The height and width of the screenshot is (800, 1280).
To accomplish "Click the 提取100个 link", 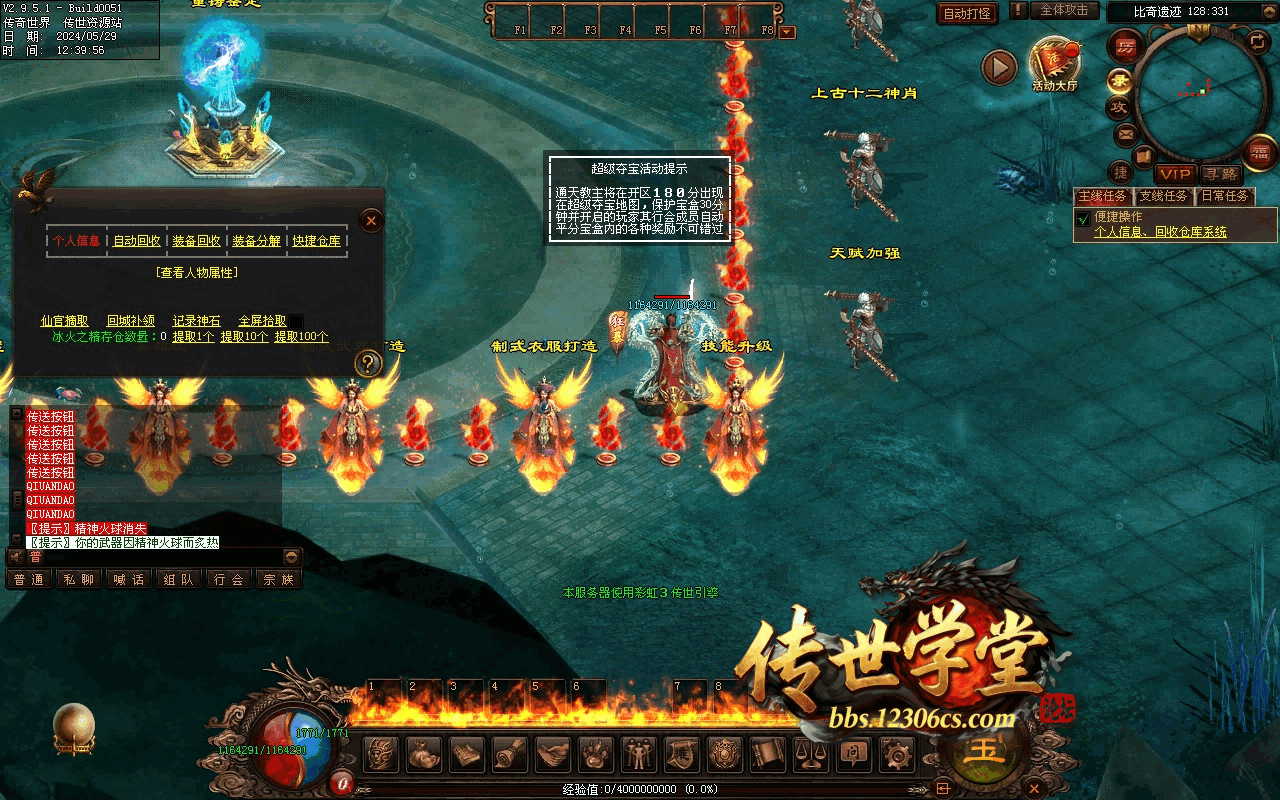I will tap(301, 337).
